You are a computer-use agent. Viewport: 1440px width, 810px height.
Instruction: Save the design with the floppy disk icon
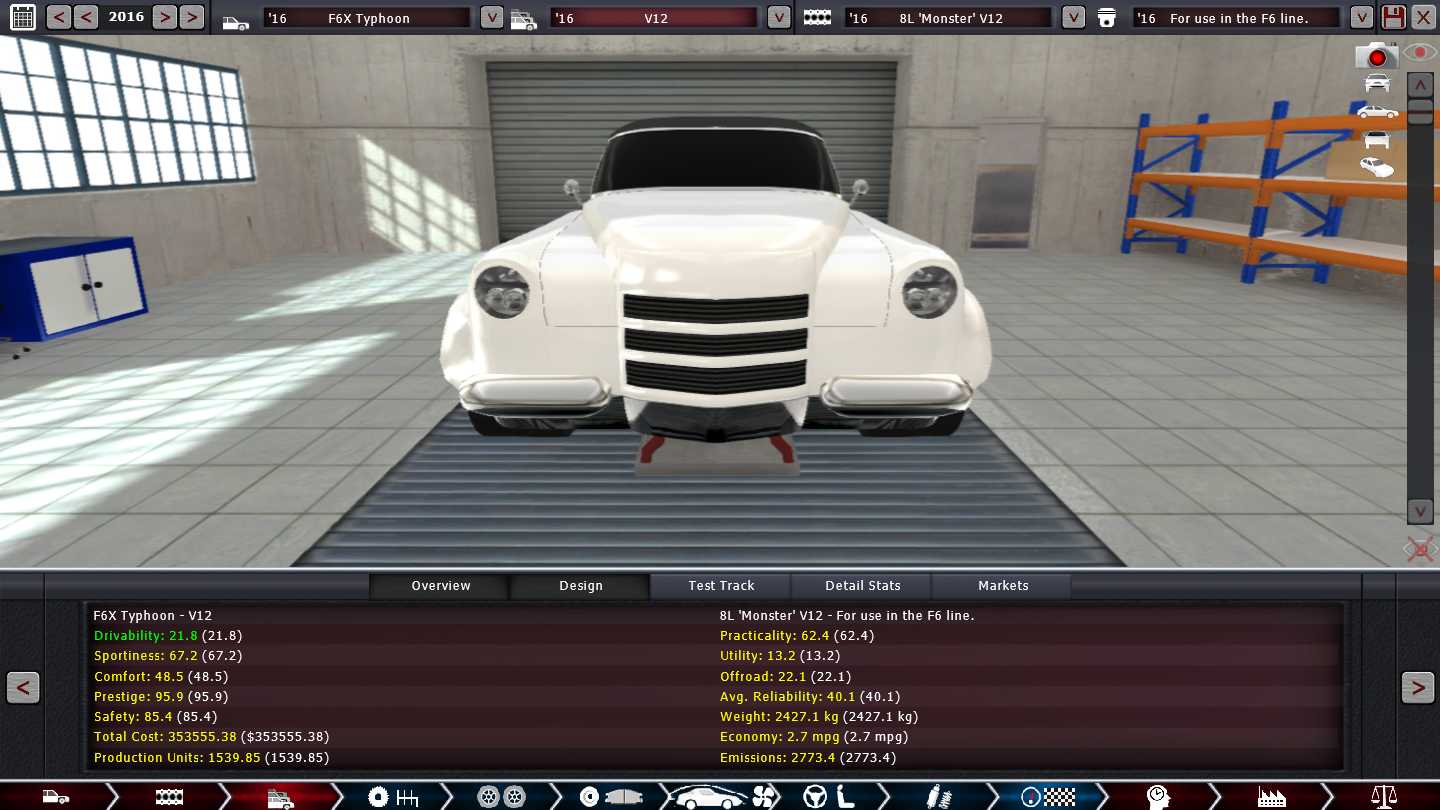point(1393,17)
